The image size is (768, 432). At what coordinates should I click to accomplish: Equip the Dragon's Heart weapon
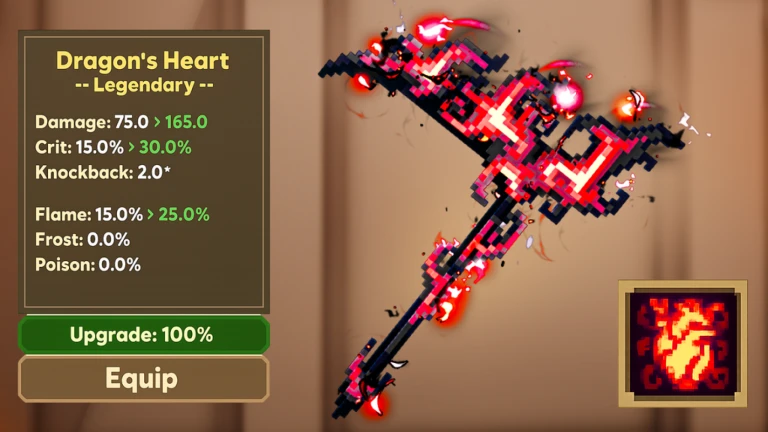[143, 379]
